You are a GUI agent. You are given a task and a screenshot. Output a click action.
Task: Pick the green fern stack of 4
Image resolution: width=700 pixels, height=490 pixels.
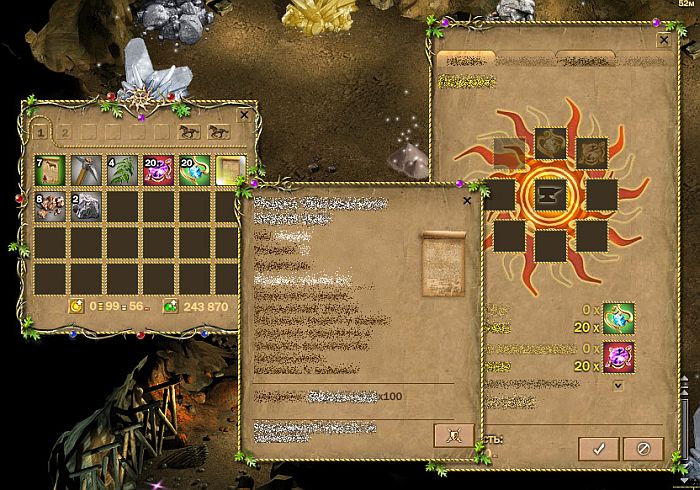(122, 171)
